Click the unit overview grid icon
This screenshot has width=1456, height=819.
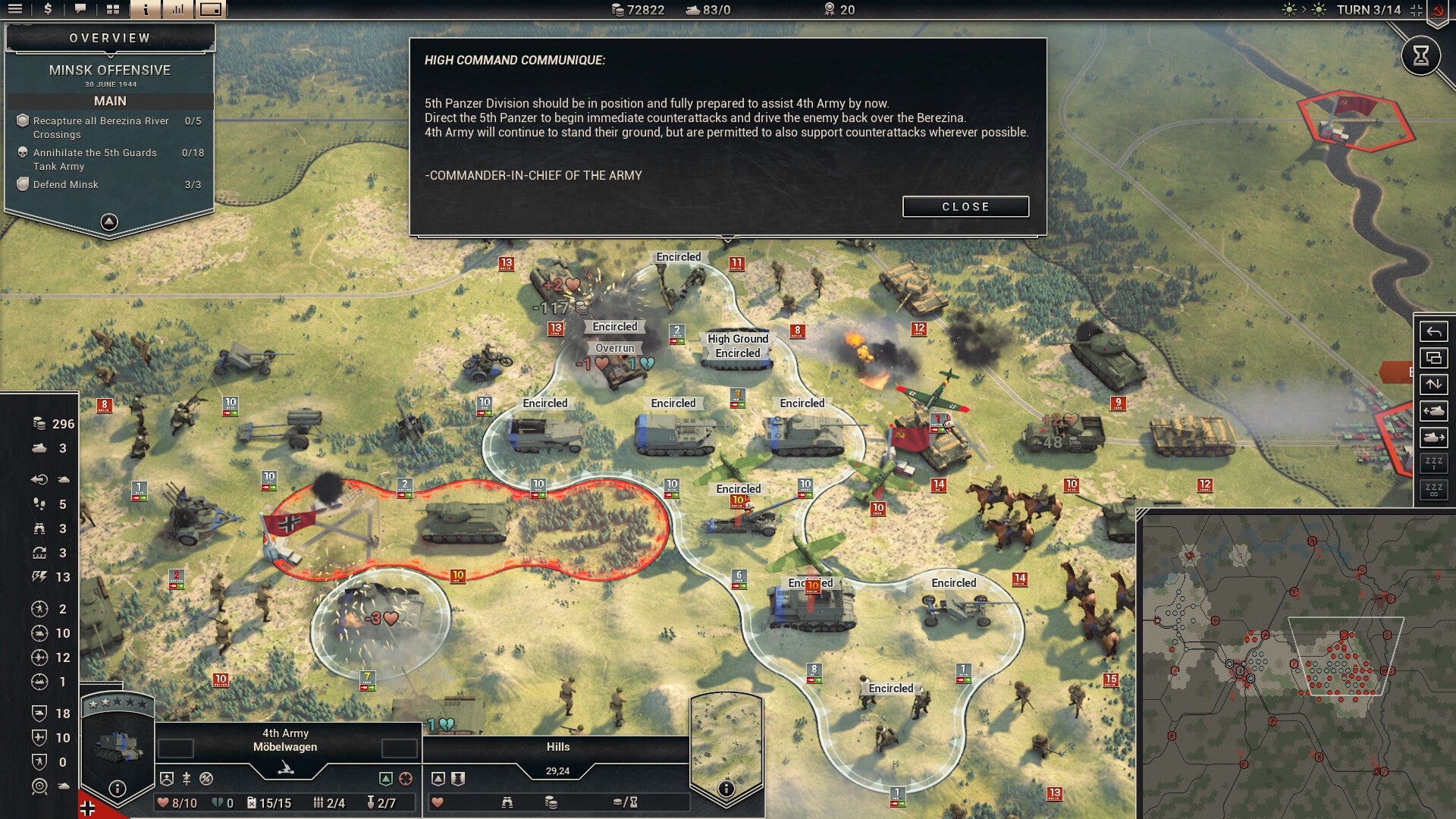pyautogui.click(x=113, y=10)
